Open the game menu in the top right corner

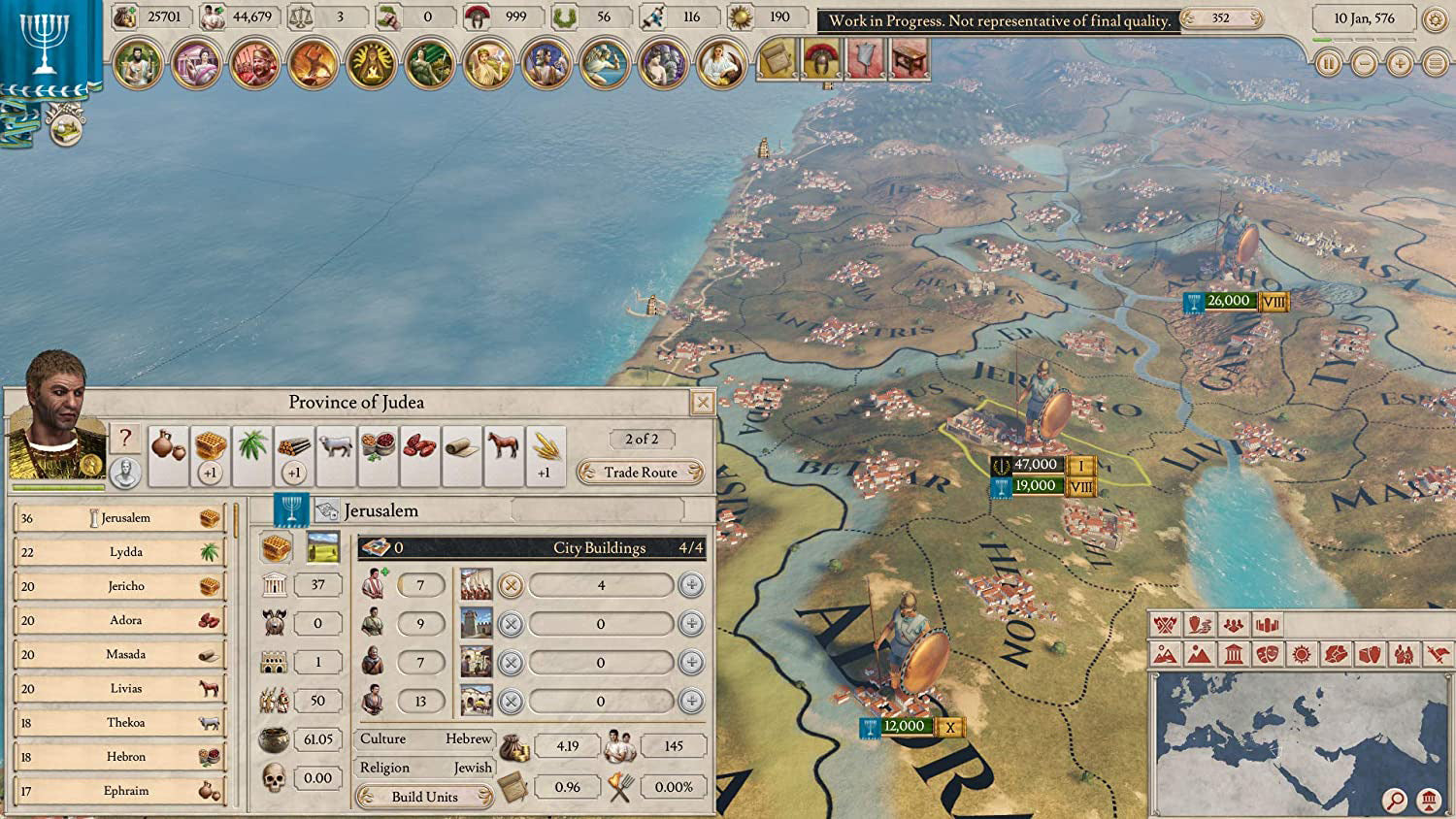pos(1434,63)
